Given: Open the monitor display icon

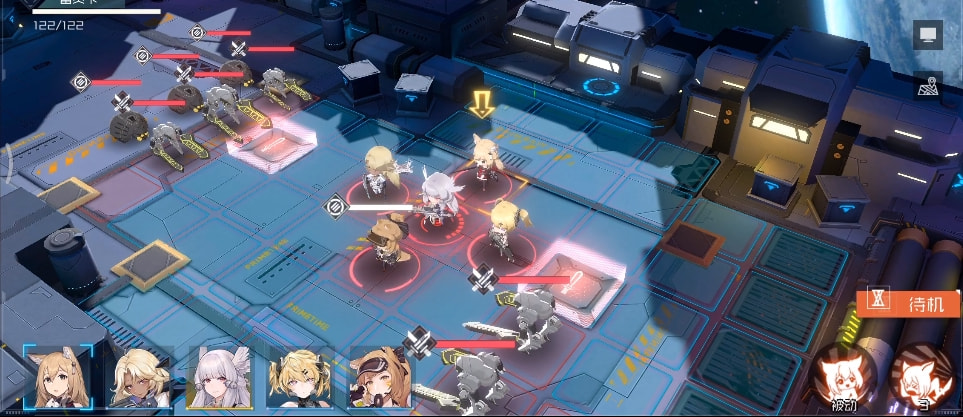Looking at the screenshot, I should (x=927, y=36).
